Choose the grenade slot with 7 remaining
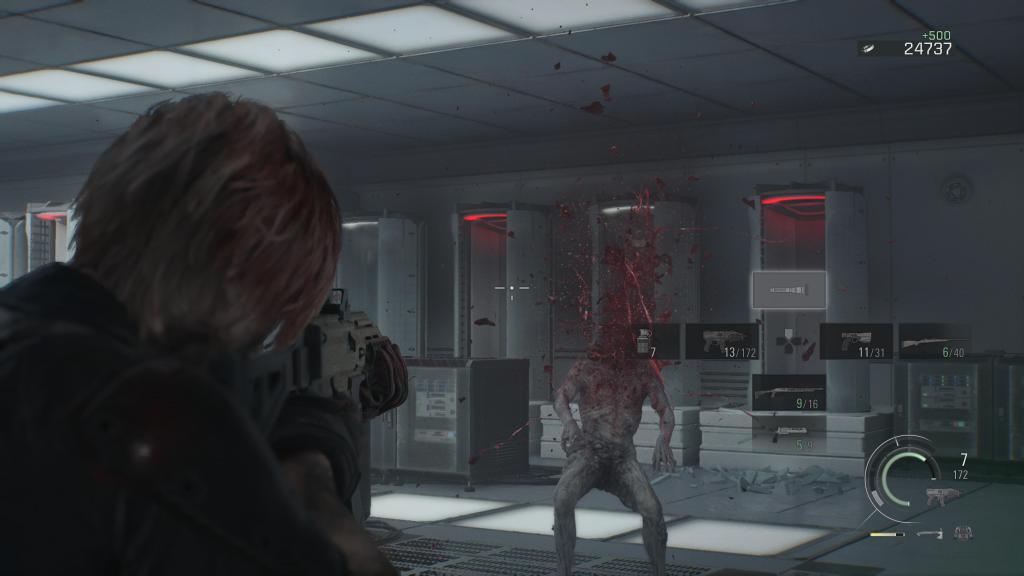 pyautogui.click(x=644, y=341)
